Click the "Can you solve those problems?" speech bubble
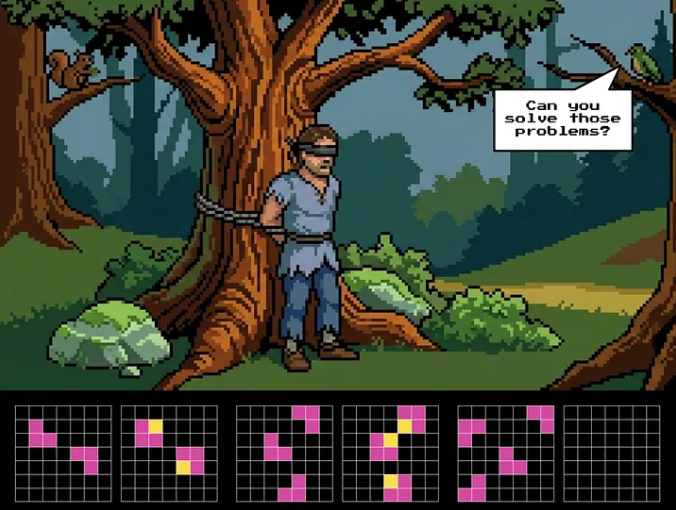 point(563,119)
